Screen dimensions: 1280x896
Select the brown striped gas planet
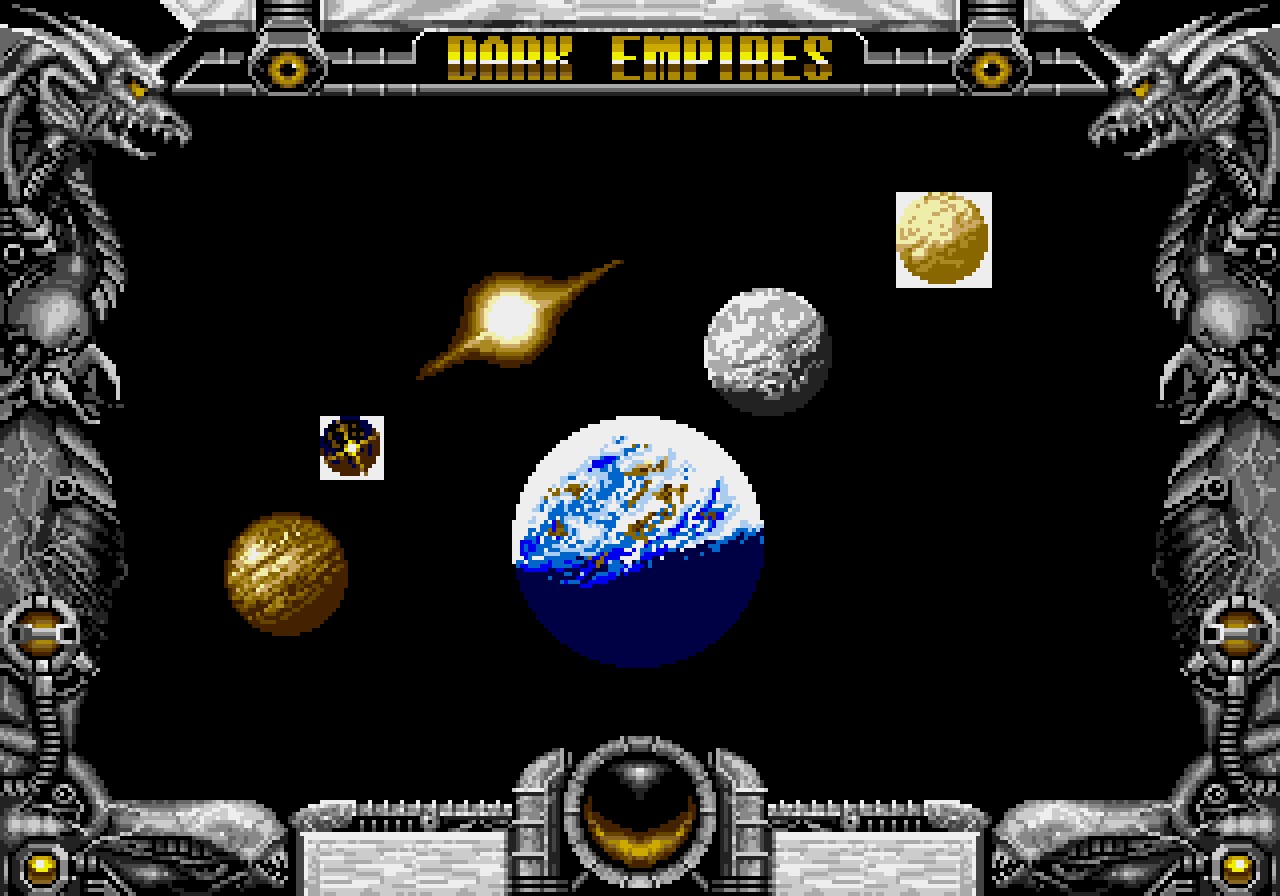tap(286, 573)
